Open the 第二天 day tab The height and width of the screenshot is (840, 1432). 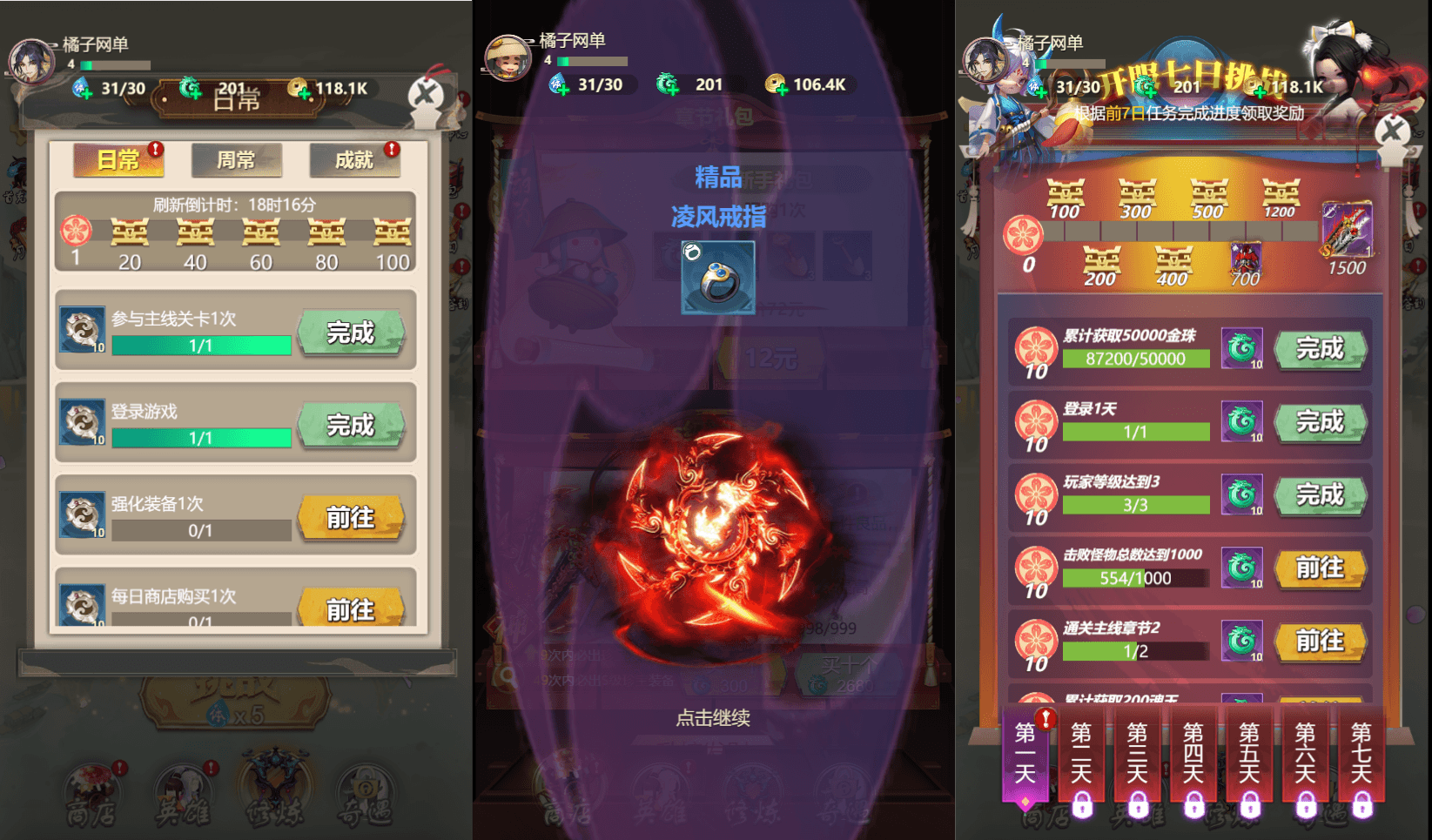(x=1079, y=757)
